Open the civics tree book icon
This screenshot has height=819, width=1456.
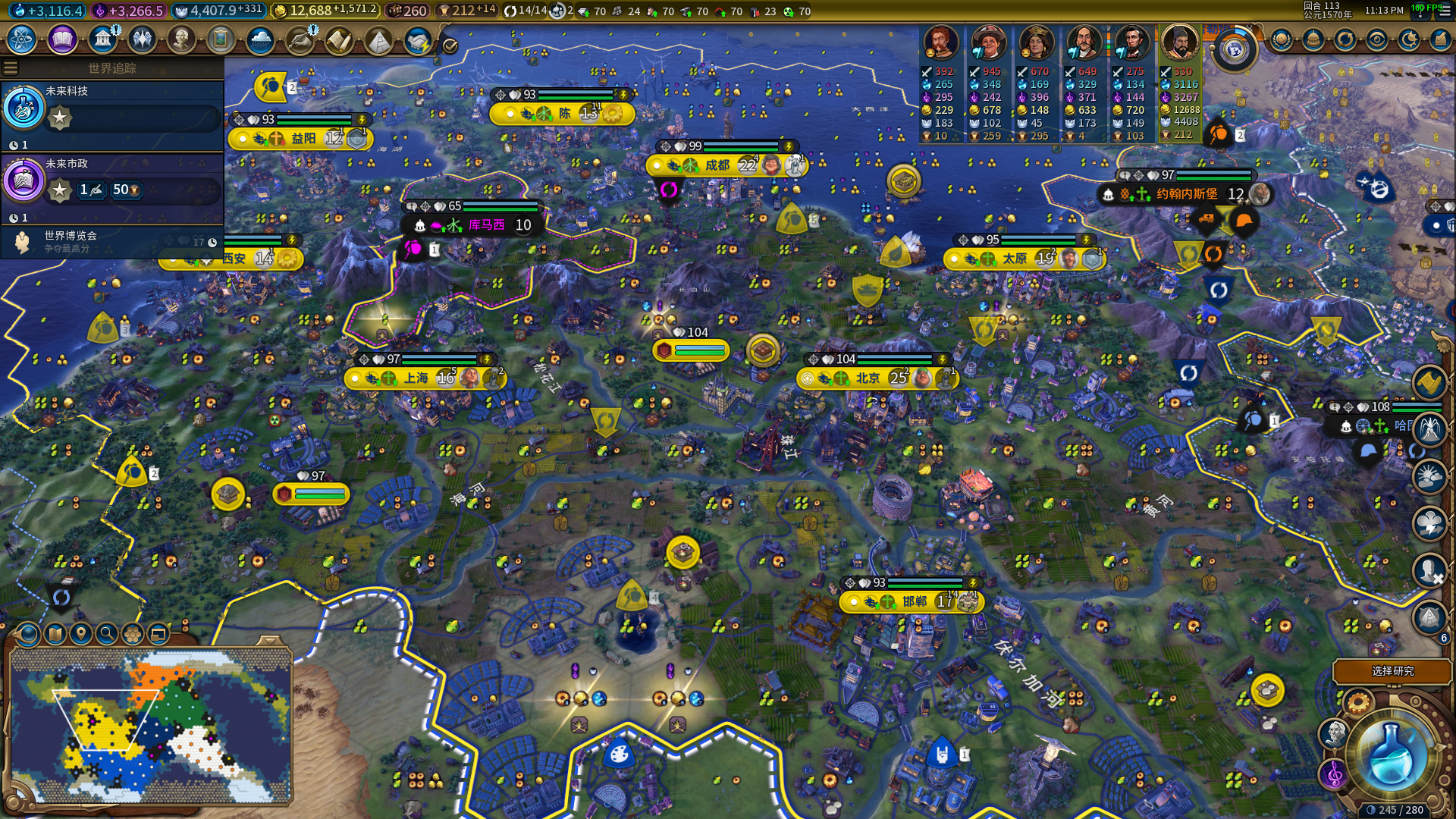[62, 39]
